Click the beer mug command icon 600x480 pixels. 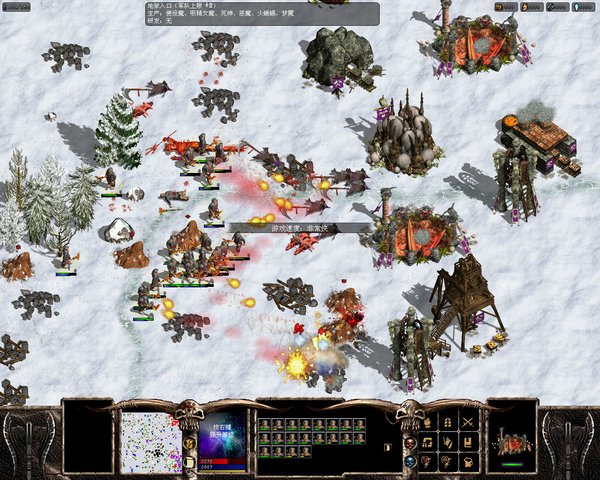coord(469,461)
